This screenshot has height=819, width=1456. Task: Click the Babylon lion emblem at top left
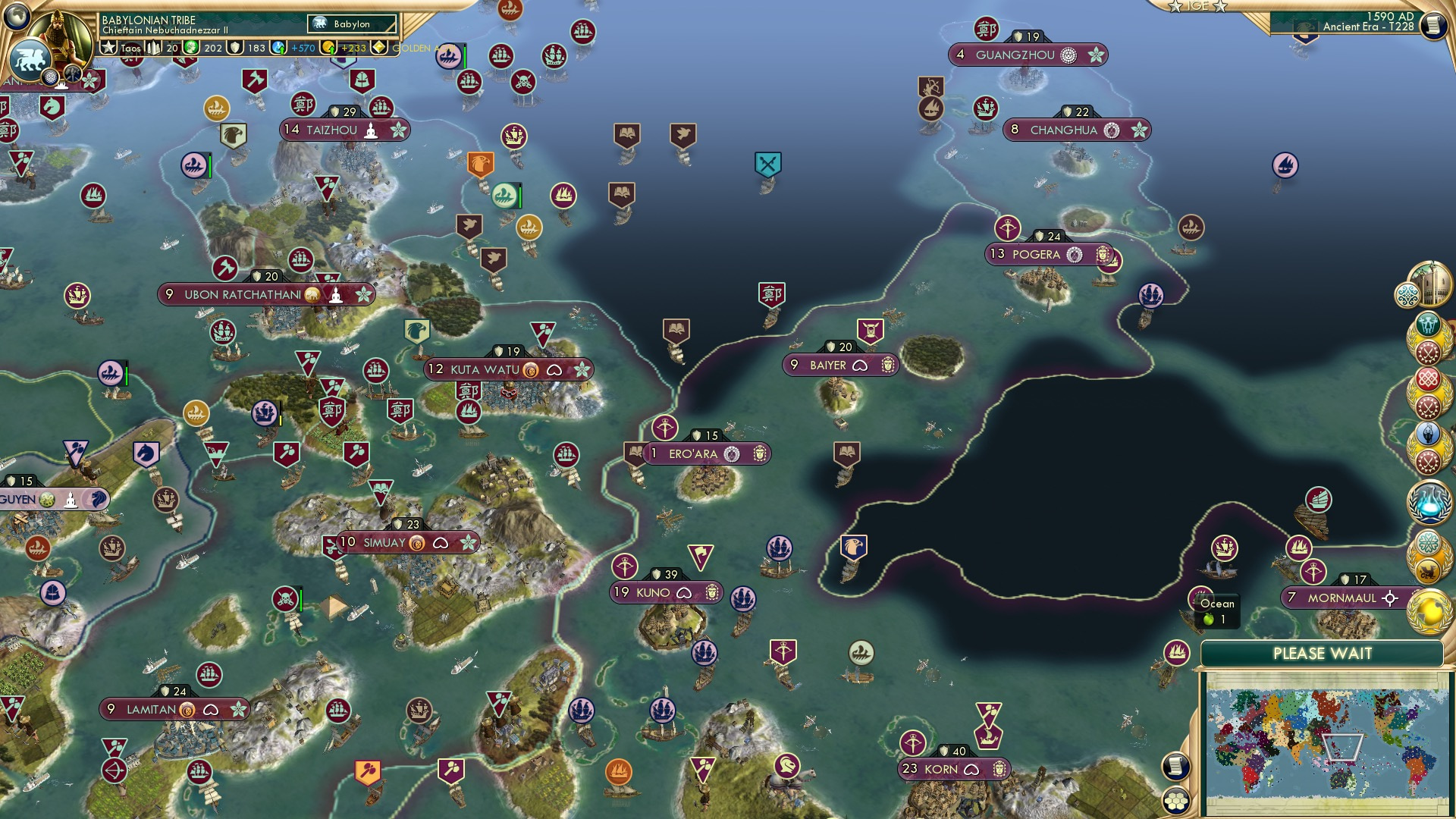tap(32, 62)
